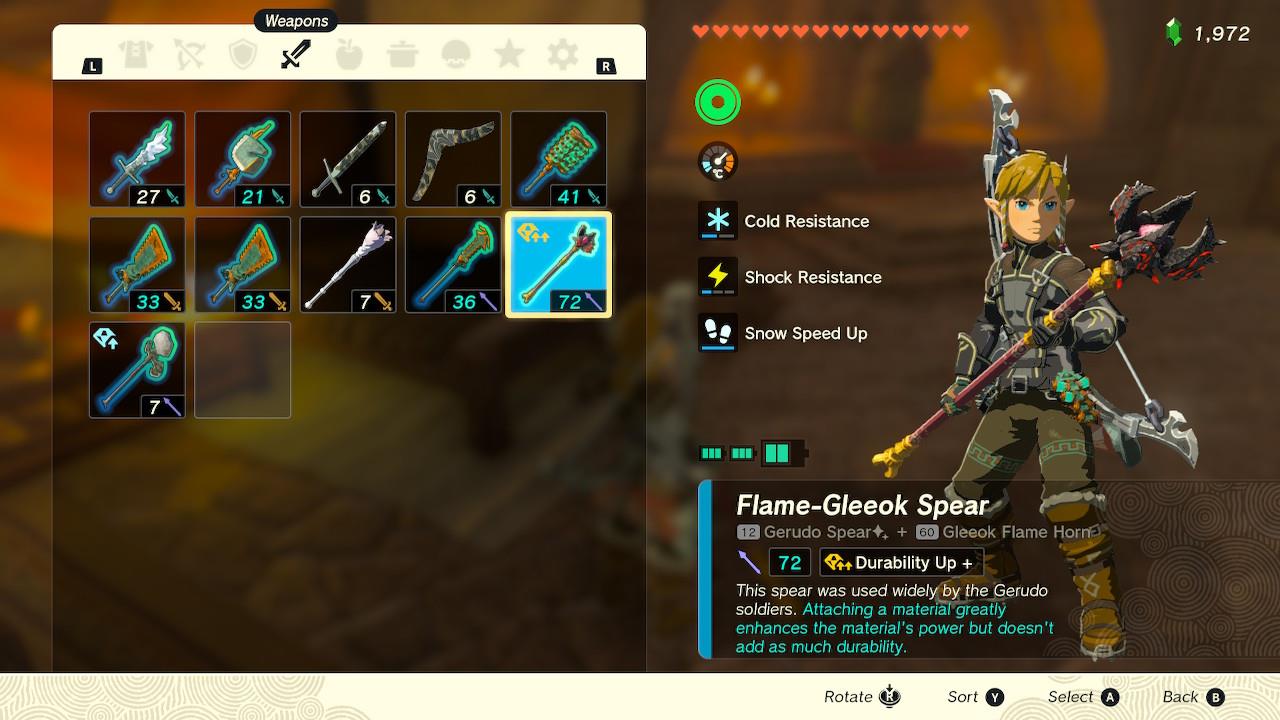Select the white-bladed sword with 27 attack

click(137, 159)
